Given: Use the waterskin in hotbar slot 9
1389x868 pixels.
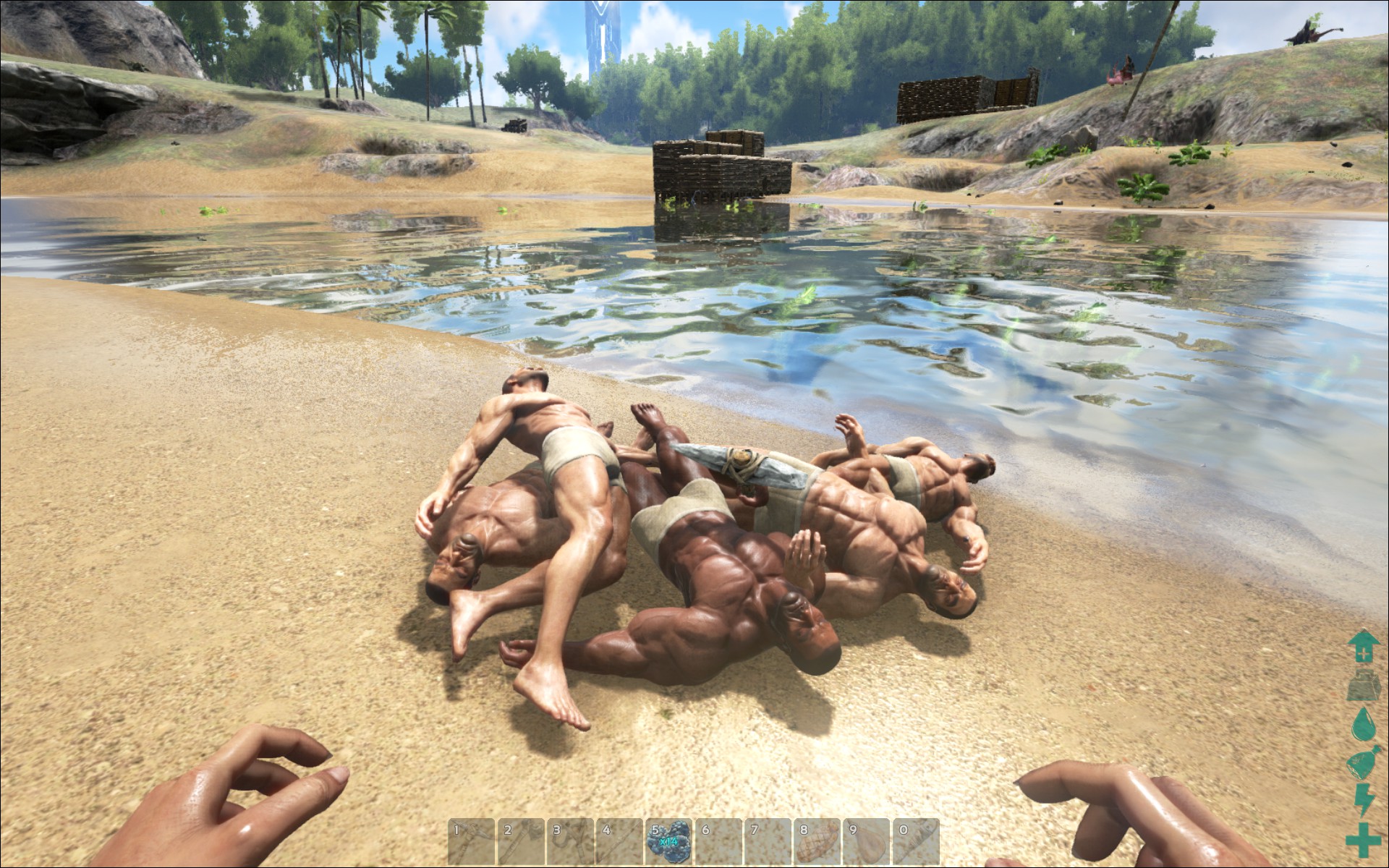Looking at the screenshot, I should [867, 842].
